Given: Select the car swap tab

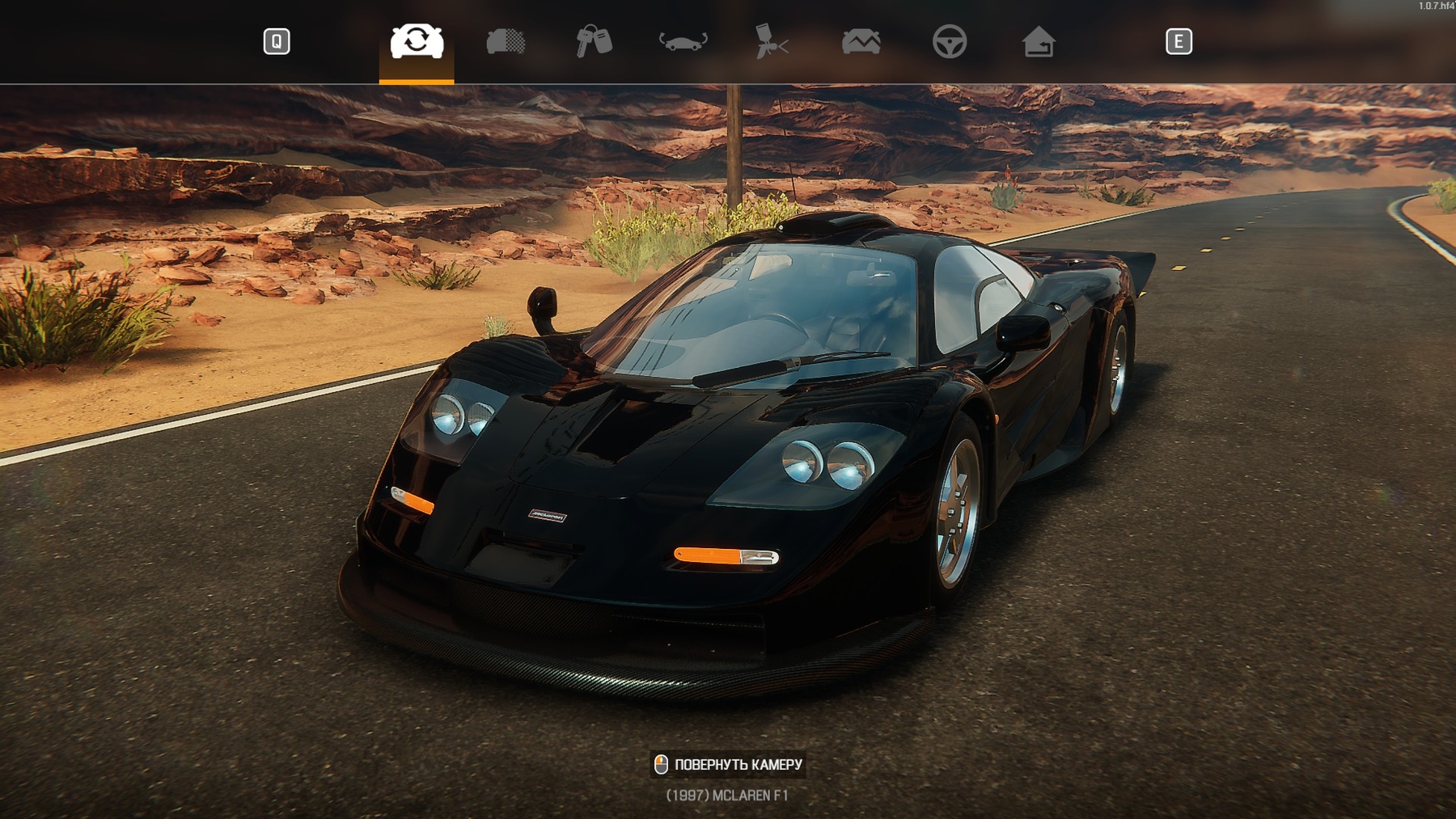Looking at the screenshot, I should [x=417, y=41].
